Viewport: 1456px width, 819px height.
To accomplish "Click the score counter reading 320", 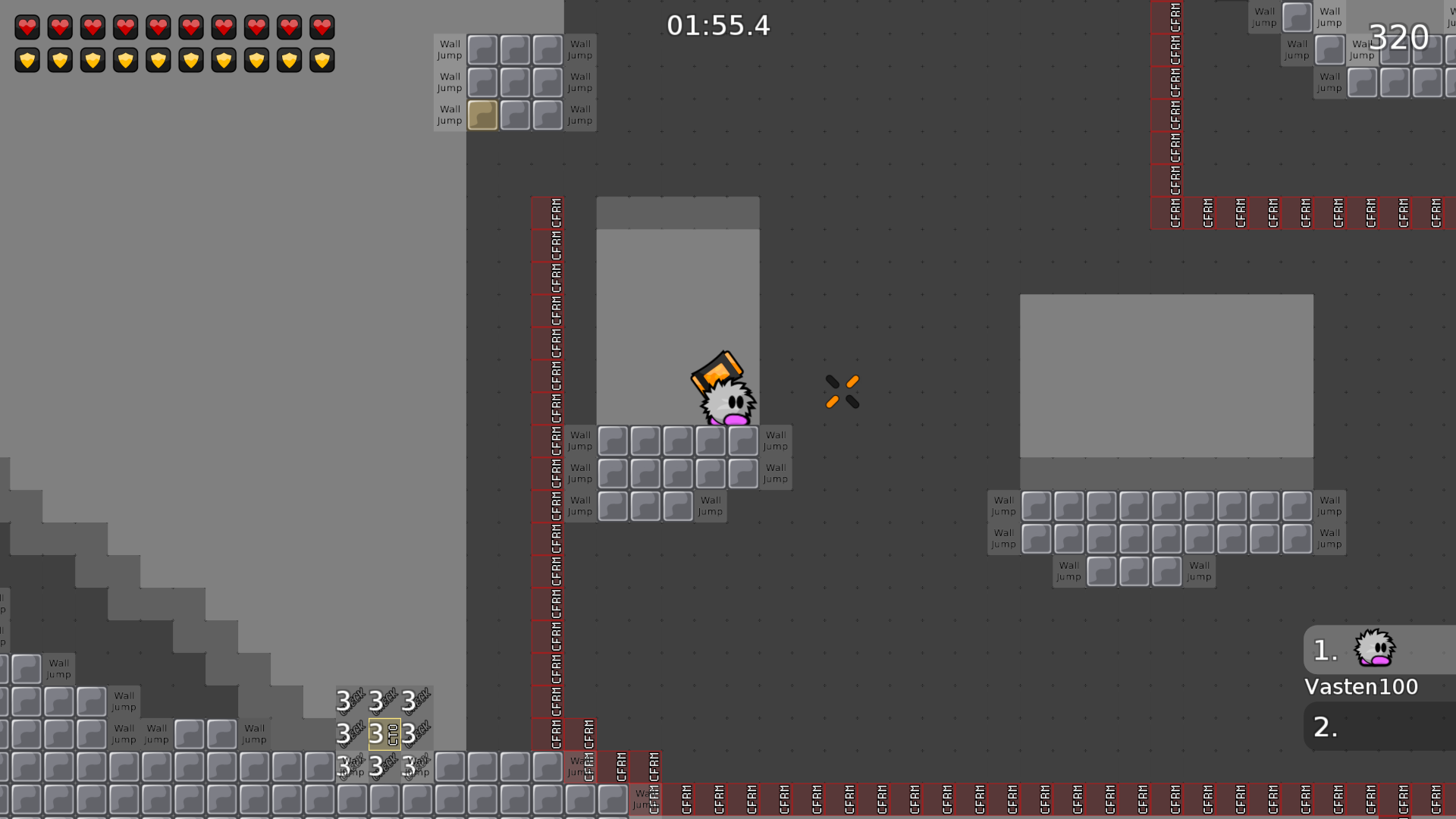I will pos(1398,36).
